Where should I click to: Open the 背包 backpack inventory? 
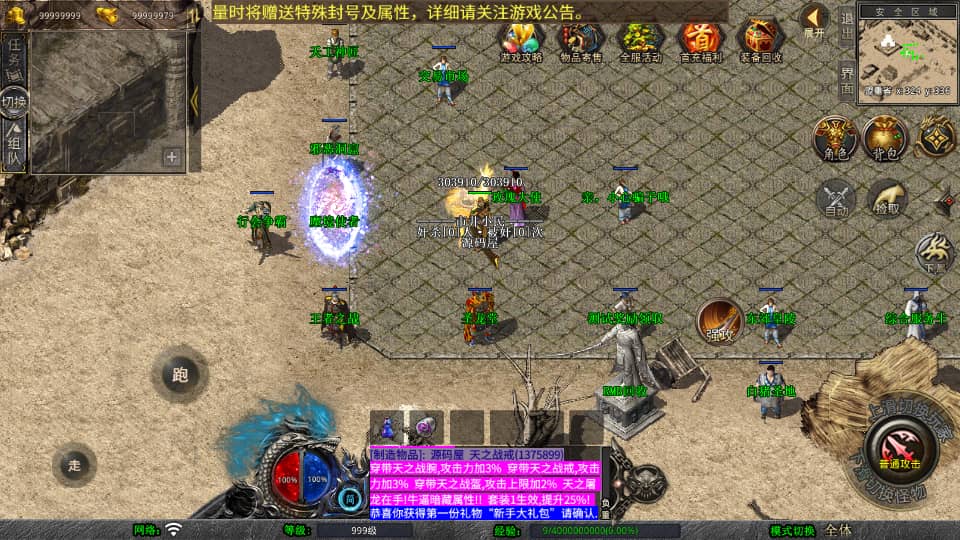coord(885,138)
